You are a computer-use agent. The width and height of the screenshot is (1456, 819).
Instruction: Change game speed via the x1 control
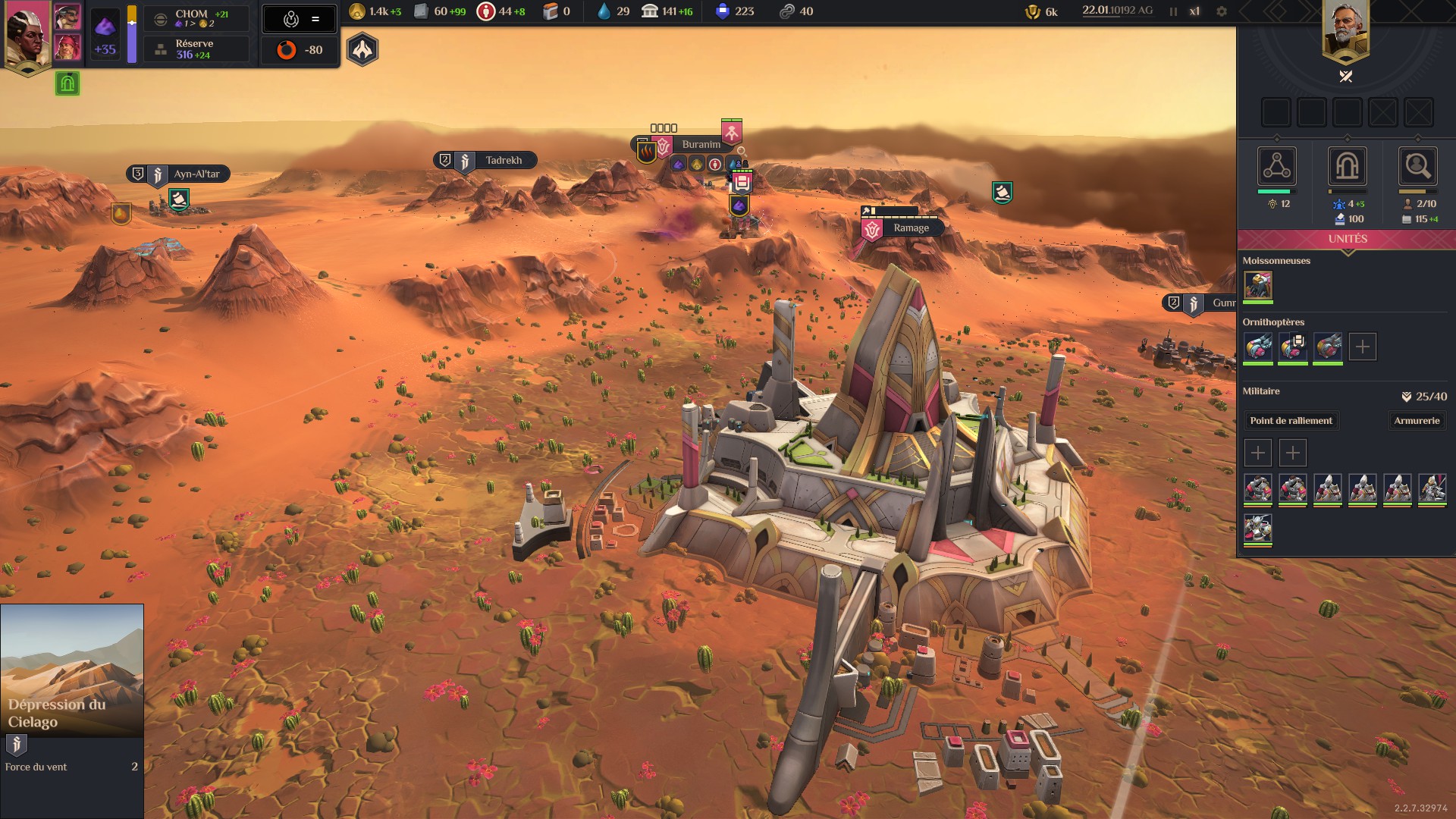1194,11
